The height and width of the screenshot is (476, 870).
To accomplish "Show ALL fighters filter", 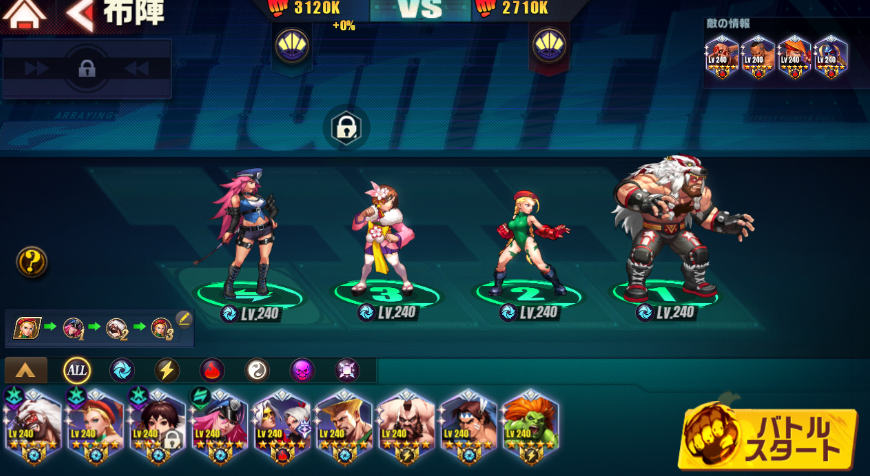I will [77, 370].
